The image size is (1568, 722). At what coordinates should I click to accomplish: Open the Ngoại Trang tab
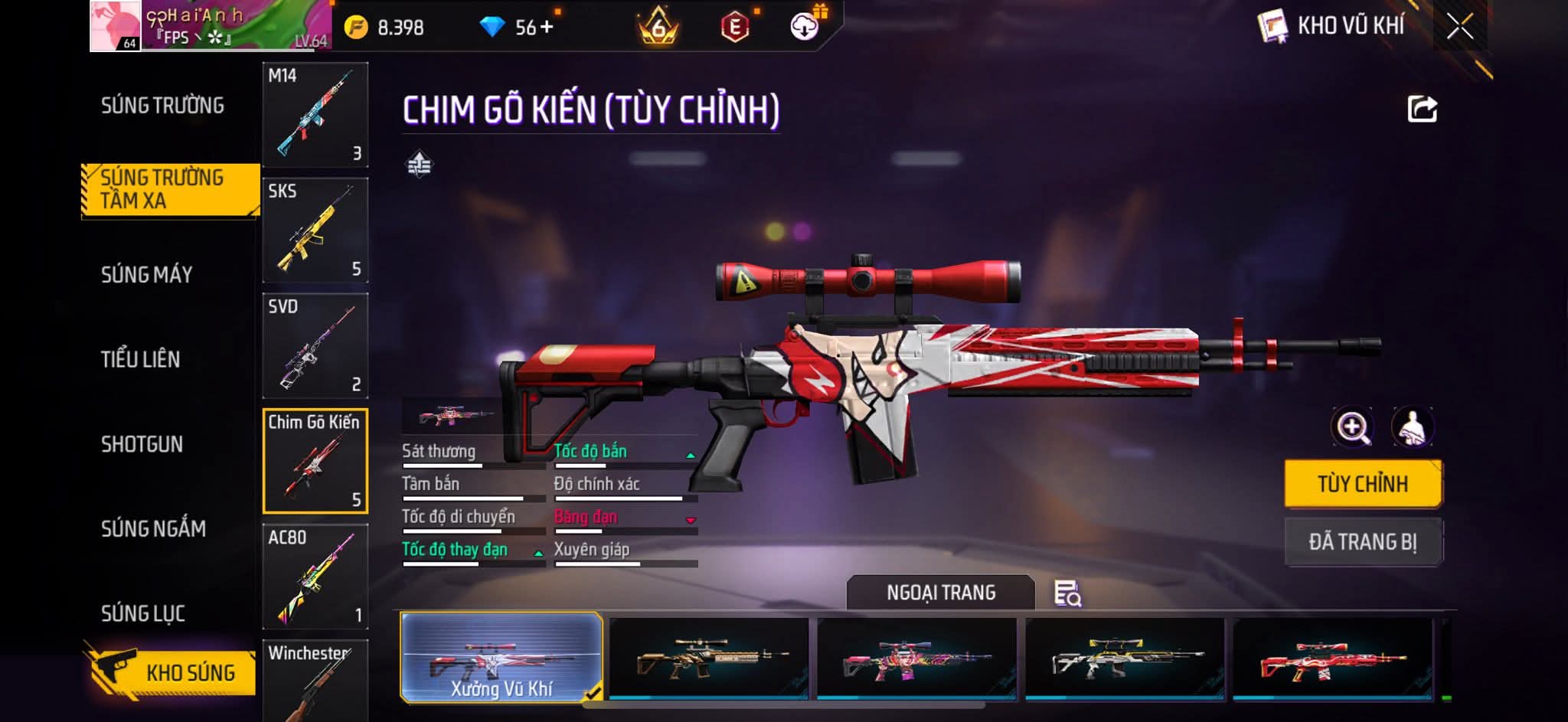click(x=940, y=593)
